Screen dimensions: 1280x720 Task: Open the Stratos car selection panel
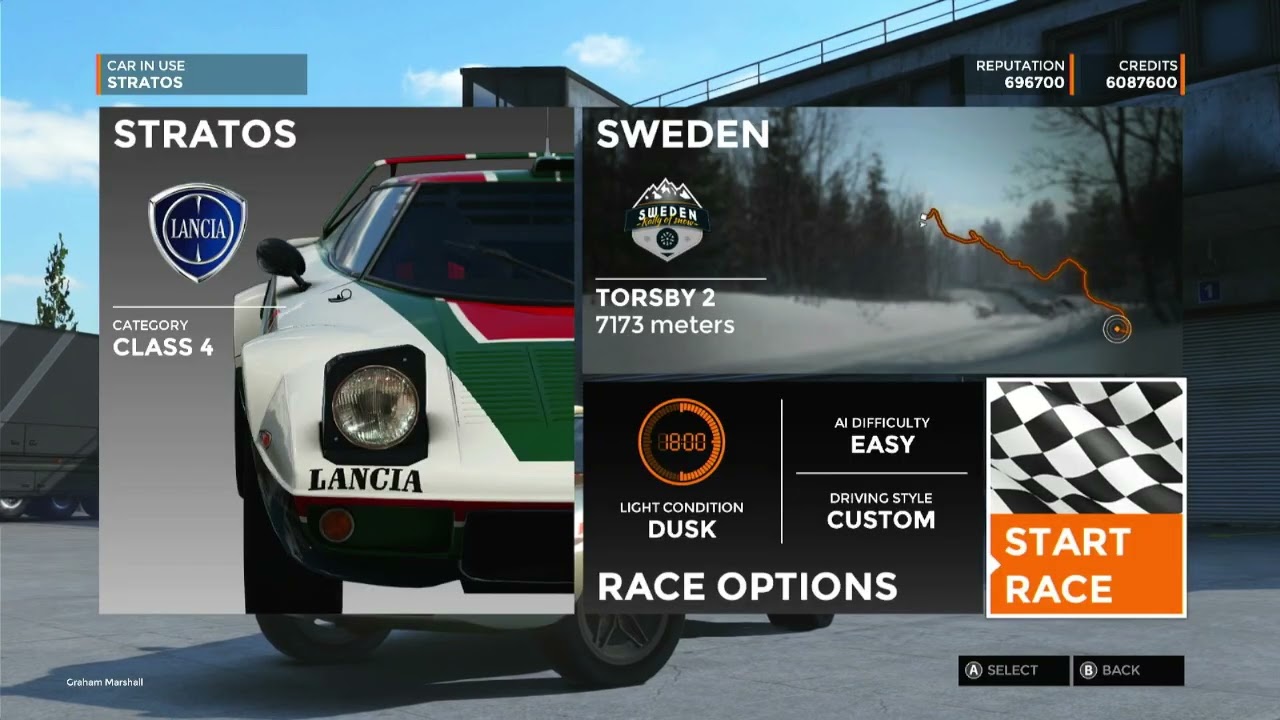(x=336, y=360)
